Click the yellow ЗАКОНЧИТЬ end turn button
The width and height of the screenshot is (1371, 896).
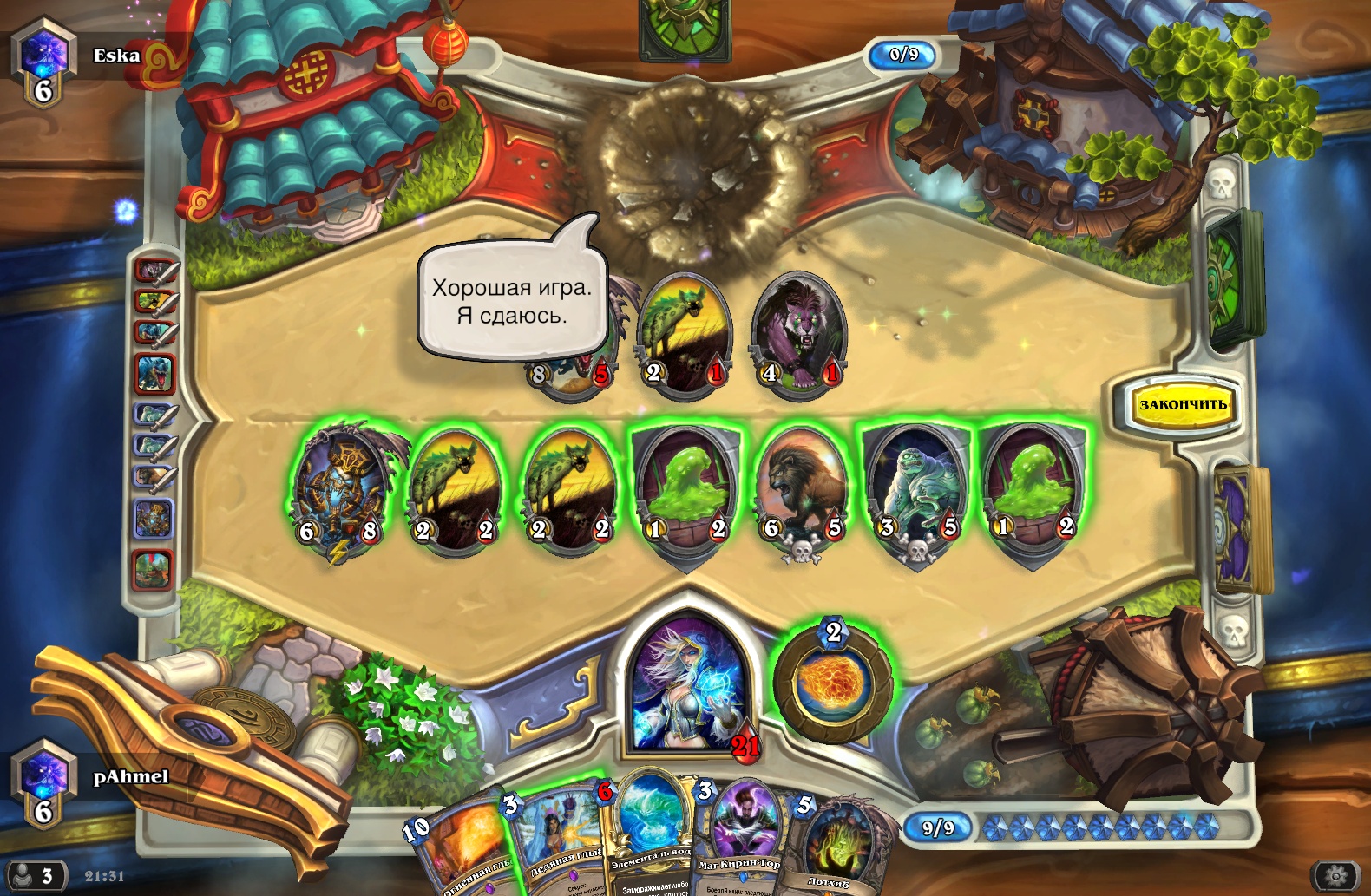click(x=1183, y=405)
